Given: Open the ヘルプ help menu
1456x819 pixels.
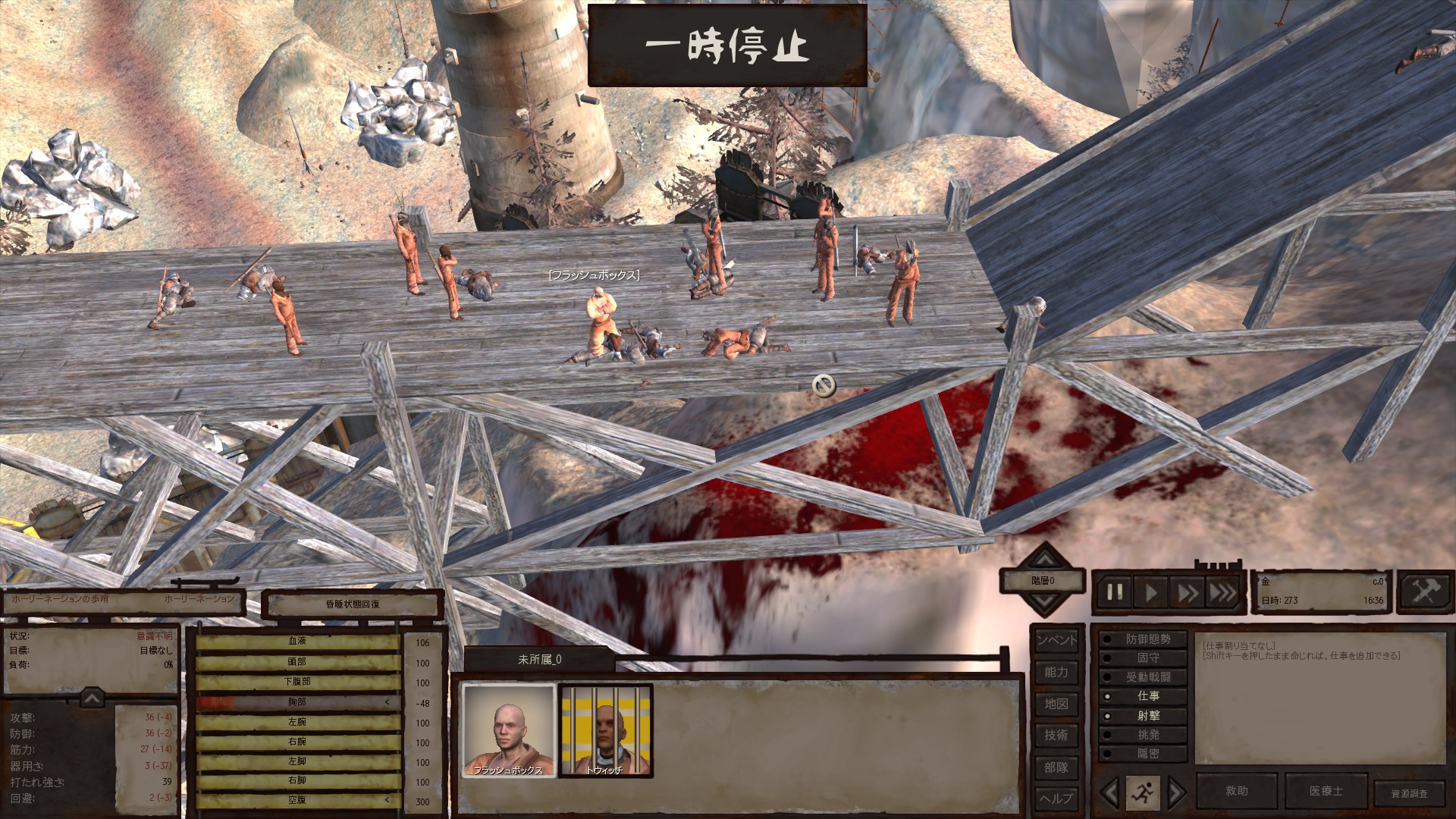Looking at the screenshot, I should click(x=1056, y=798).
